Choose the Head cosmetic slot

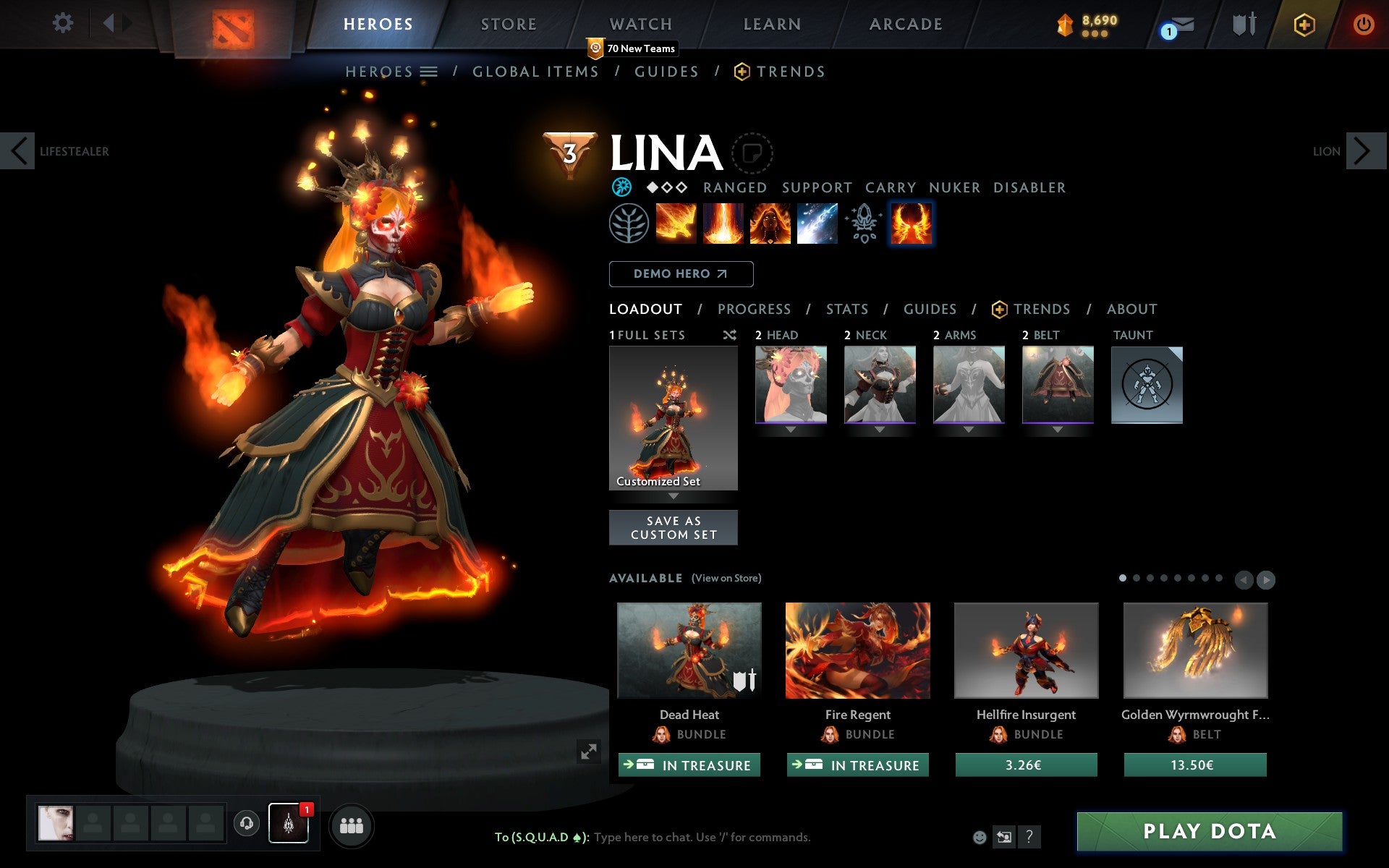click(x=791, y=384)
